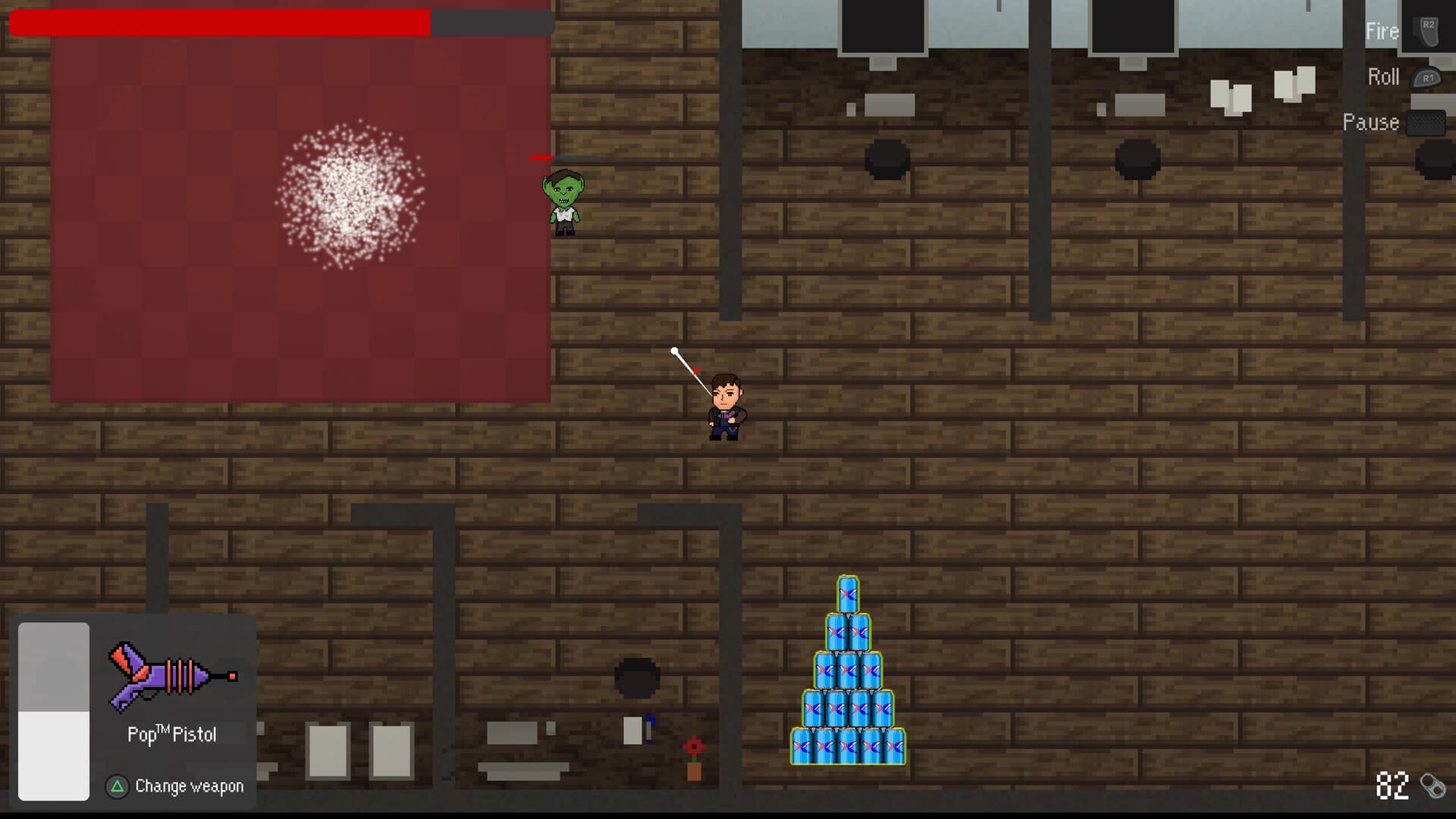Click the R1 Roll controller icon
Image resolution: width=1456 pixels, height=819 pixels.
[1426, 77]
